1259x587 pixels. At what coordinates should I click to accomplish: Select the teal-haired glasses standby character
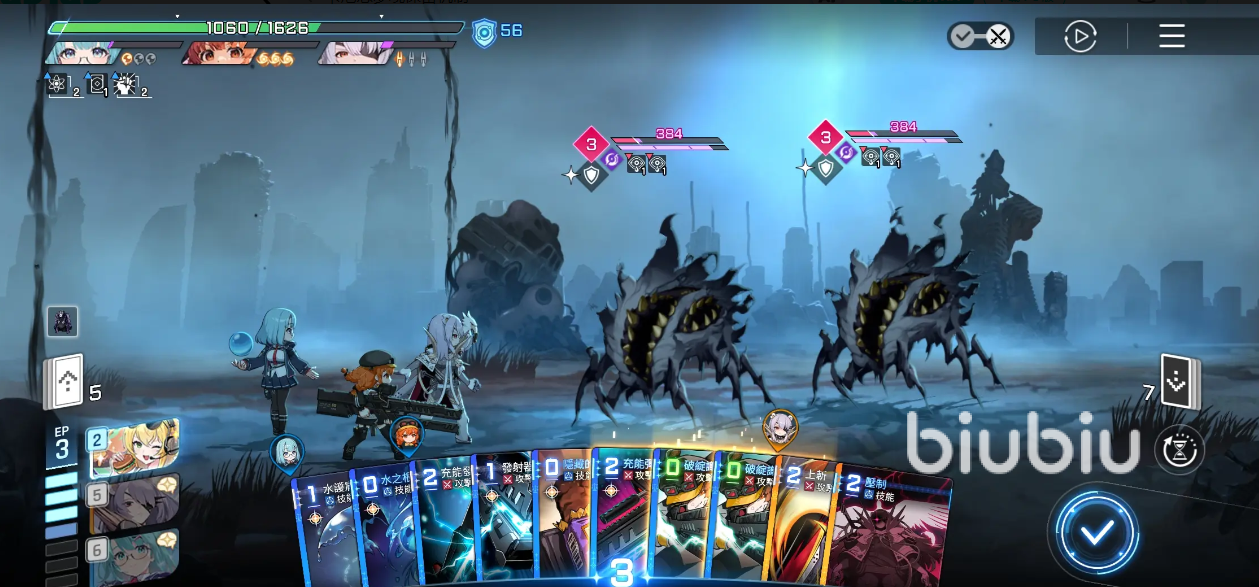[135, 556]
